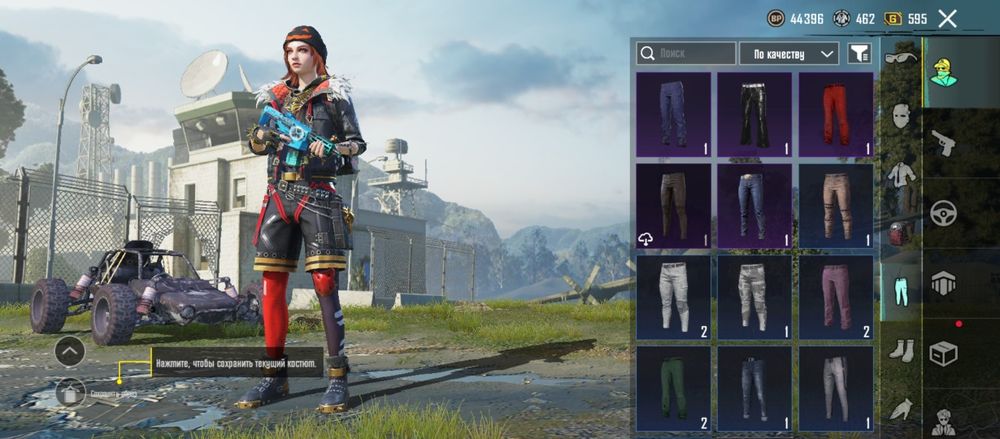
Task: Click the up-arrow expand button
Action: coord(69,350)
